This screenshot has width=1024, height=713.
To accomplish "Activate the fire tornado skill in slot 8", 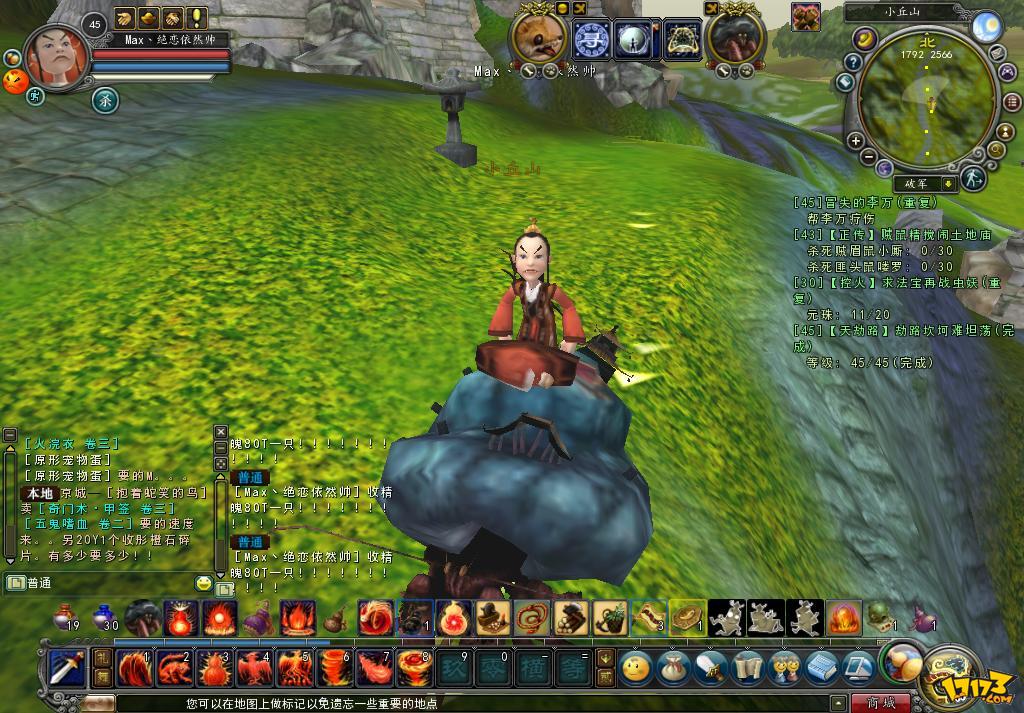I will coord(413,666).
